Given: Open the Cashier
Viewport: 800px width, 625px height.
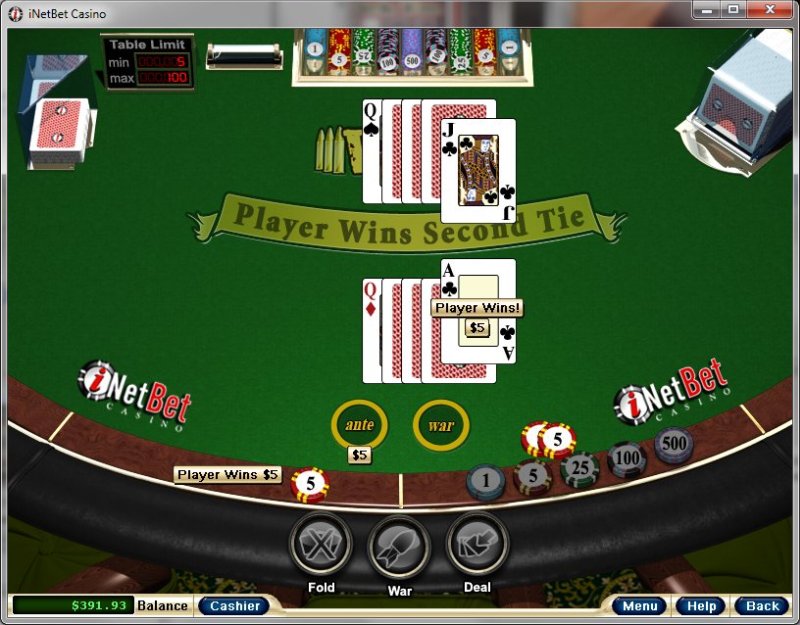Looking at the screenshot, I should [234, 605].
